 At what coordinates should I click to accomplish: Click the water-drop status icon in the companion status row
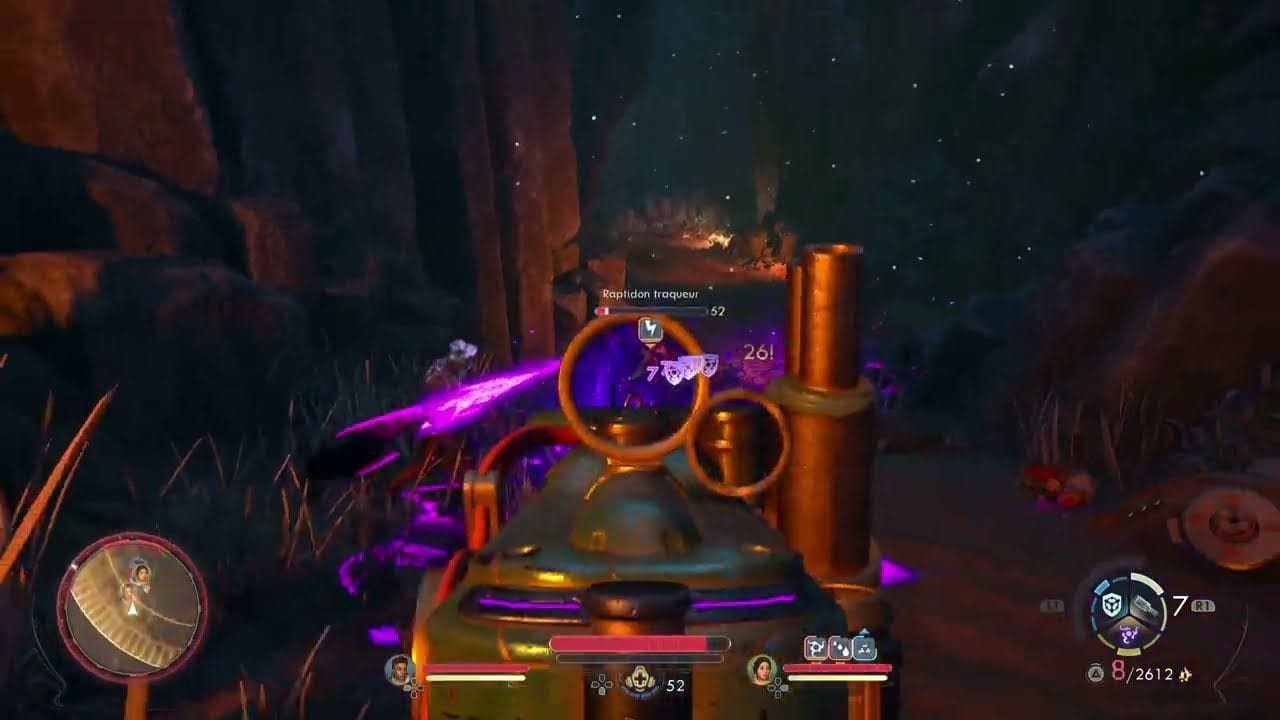[841, 648]
